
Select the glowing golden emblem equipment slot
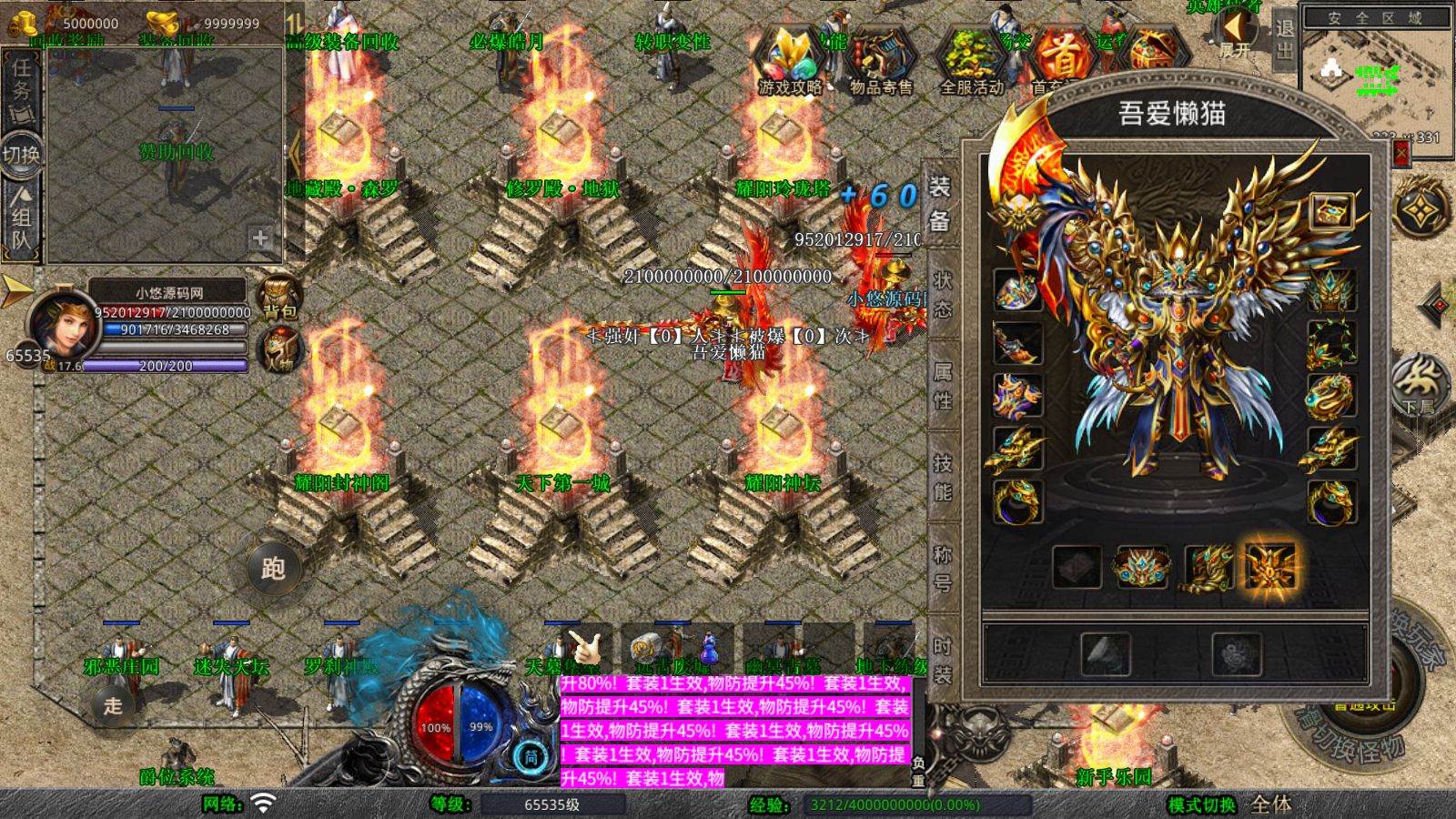point(1270,566)
